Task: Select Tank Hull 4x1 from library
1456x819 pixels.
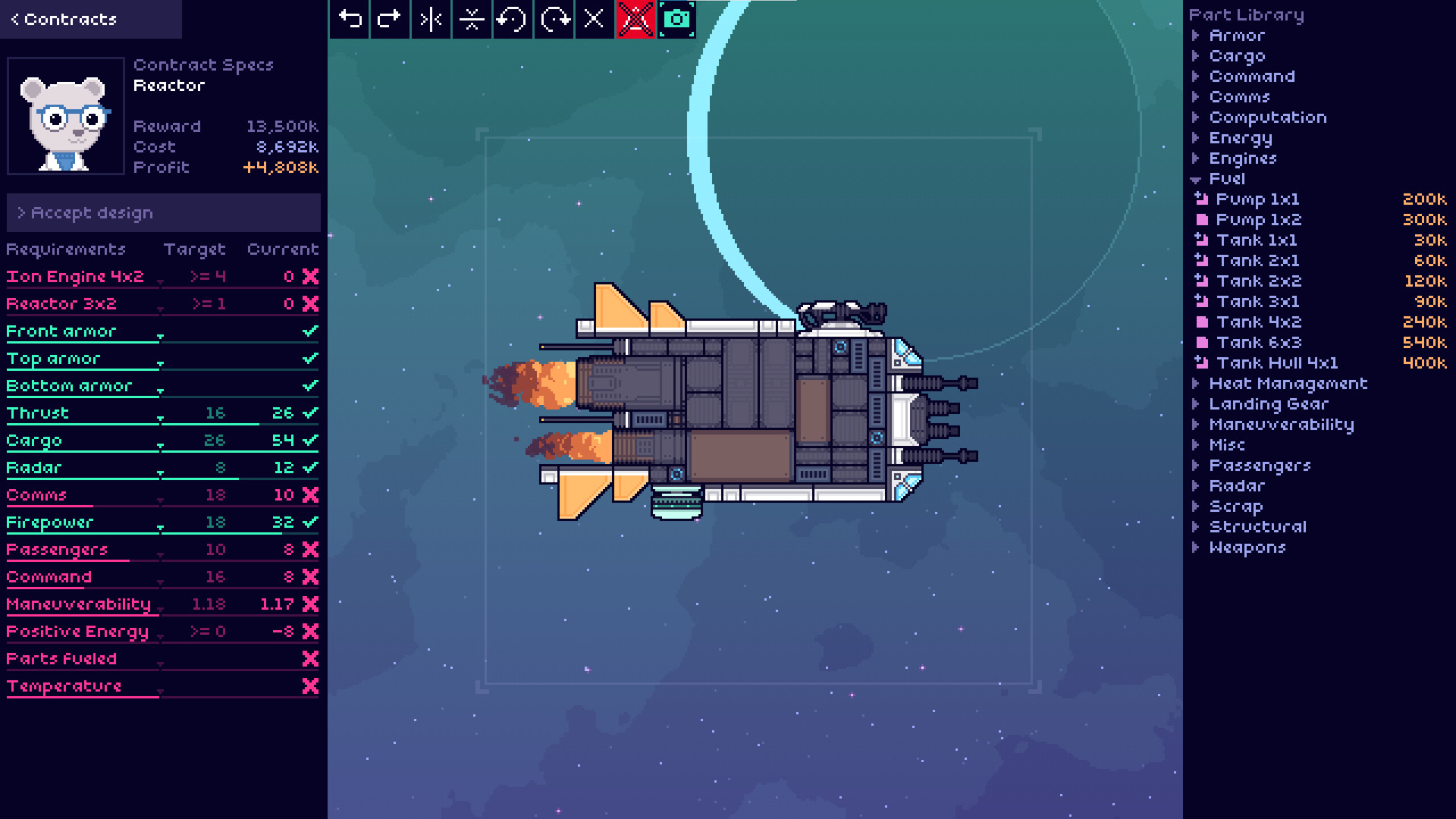Action: point(1276,363)
